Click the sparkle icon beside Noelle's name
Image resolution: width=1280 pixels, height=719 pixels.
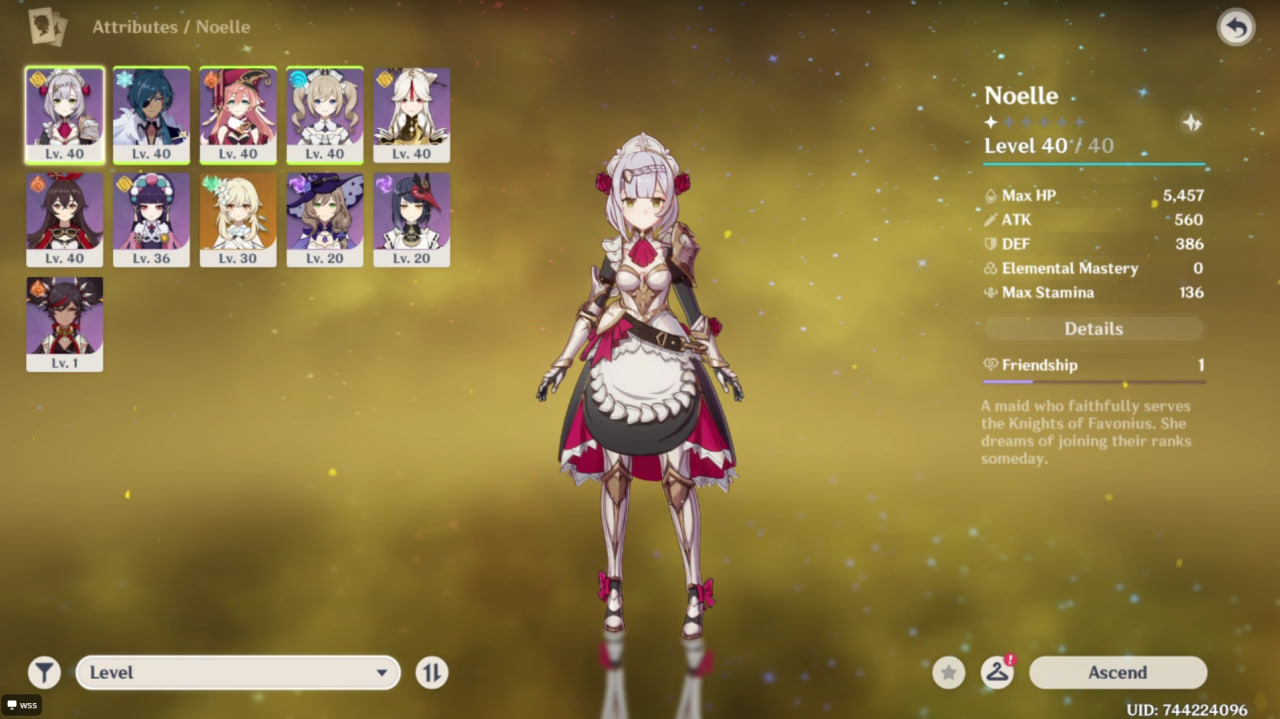pos(1191,123)
